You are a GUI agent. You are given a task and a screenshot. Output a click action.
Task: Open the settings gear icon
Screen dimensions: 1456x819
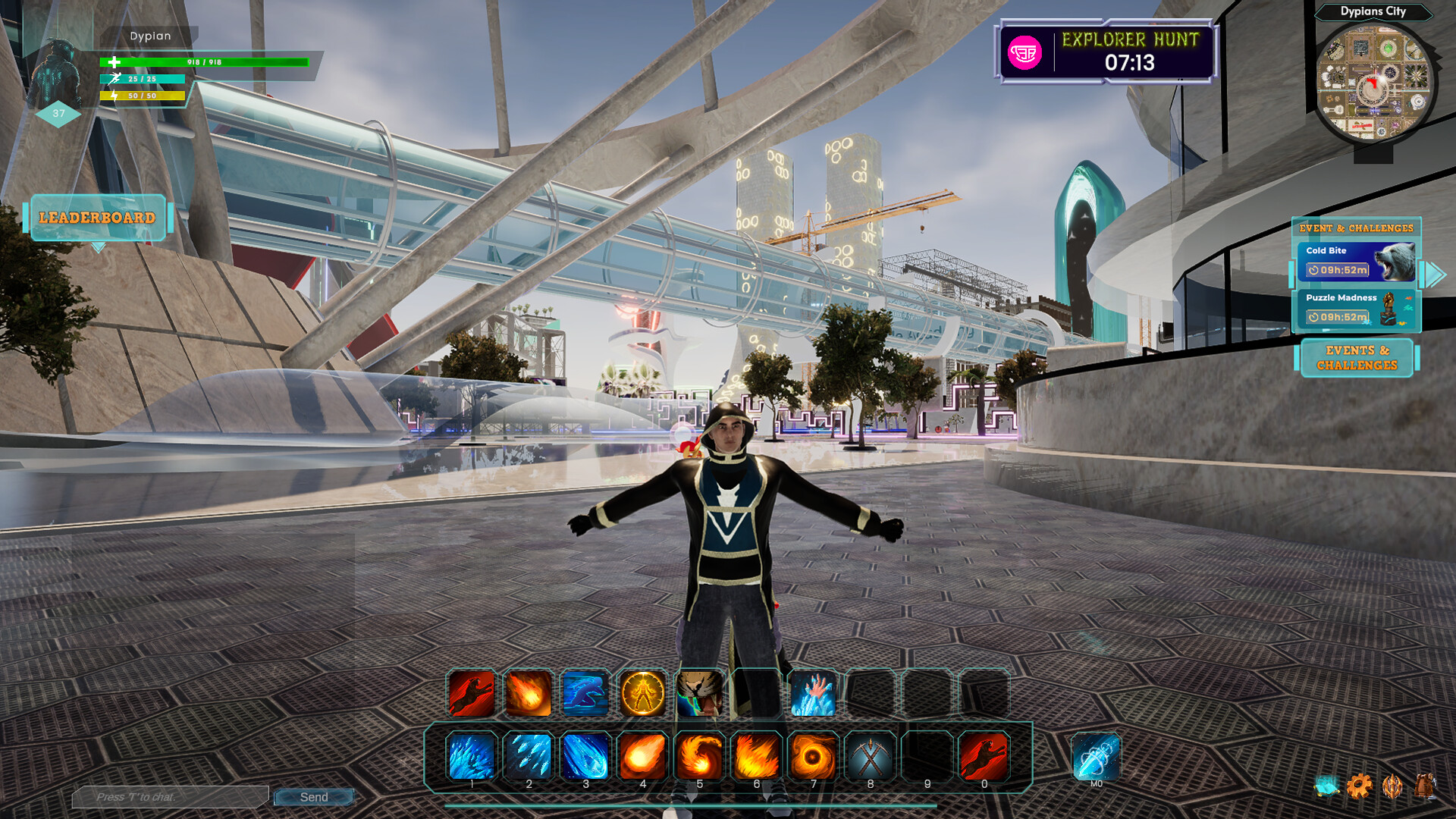(1360, 786)
